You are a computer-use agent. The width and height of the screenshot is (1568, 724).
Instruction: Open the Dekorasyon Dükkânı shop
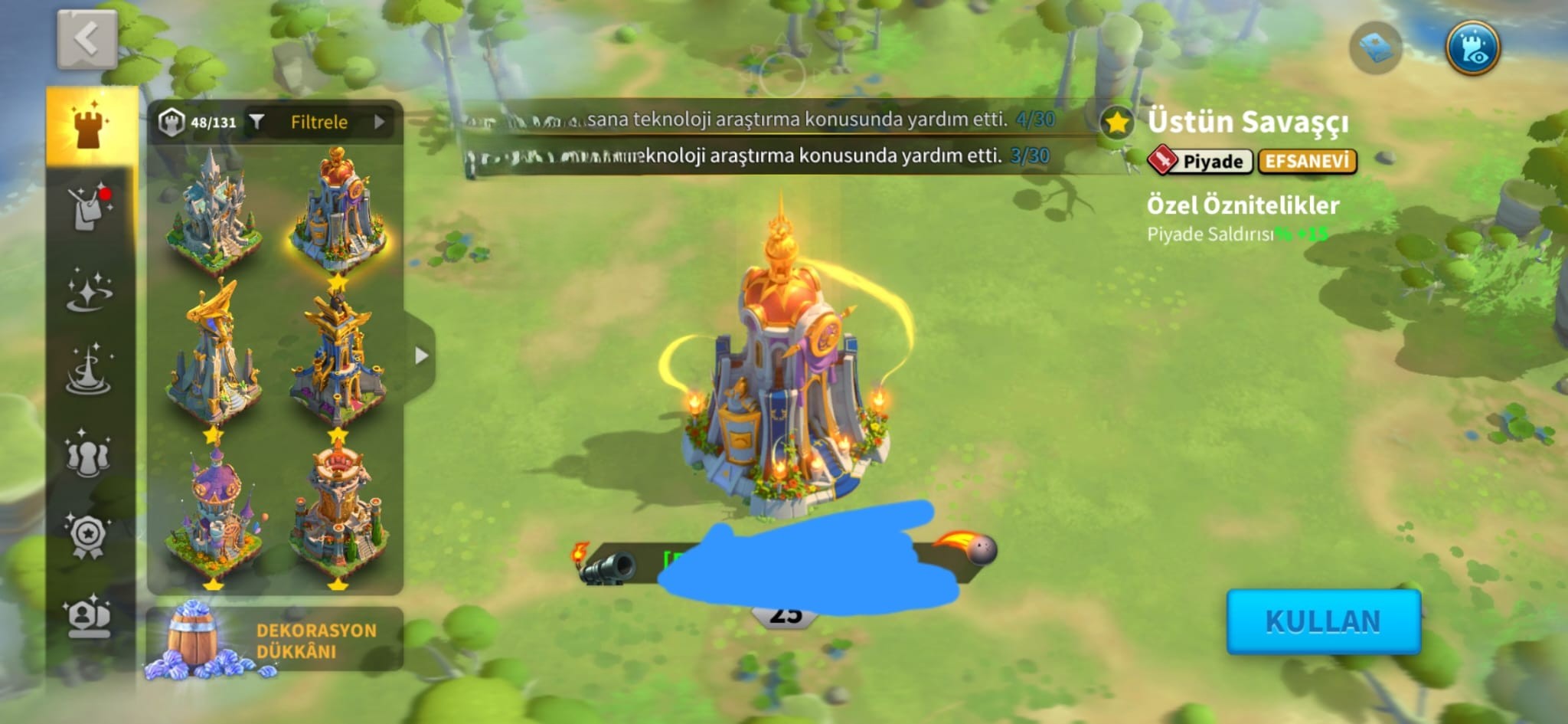274,640
